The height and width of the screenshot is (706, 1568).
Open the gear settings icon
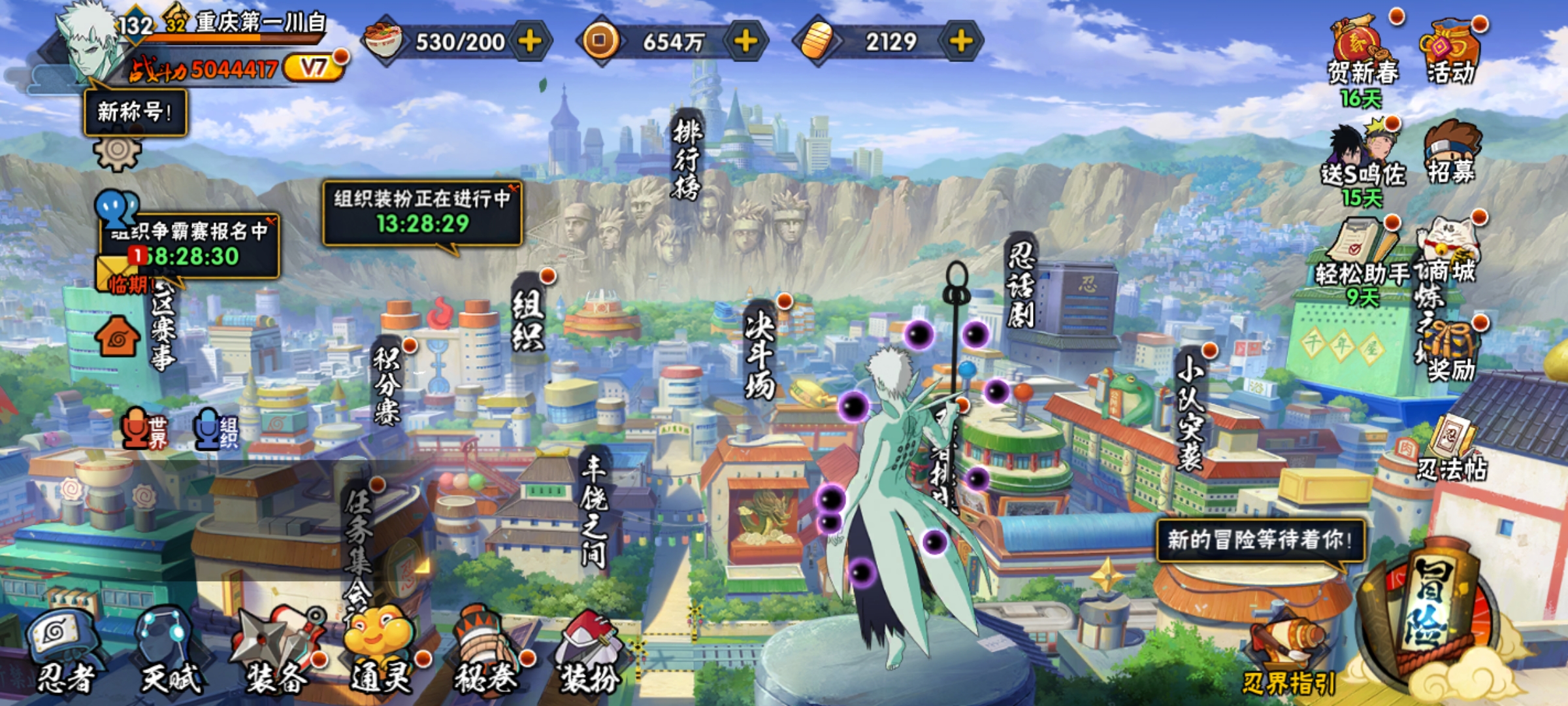coord(117,153)
